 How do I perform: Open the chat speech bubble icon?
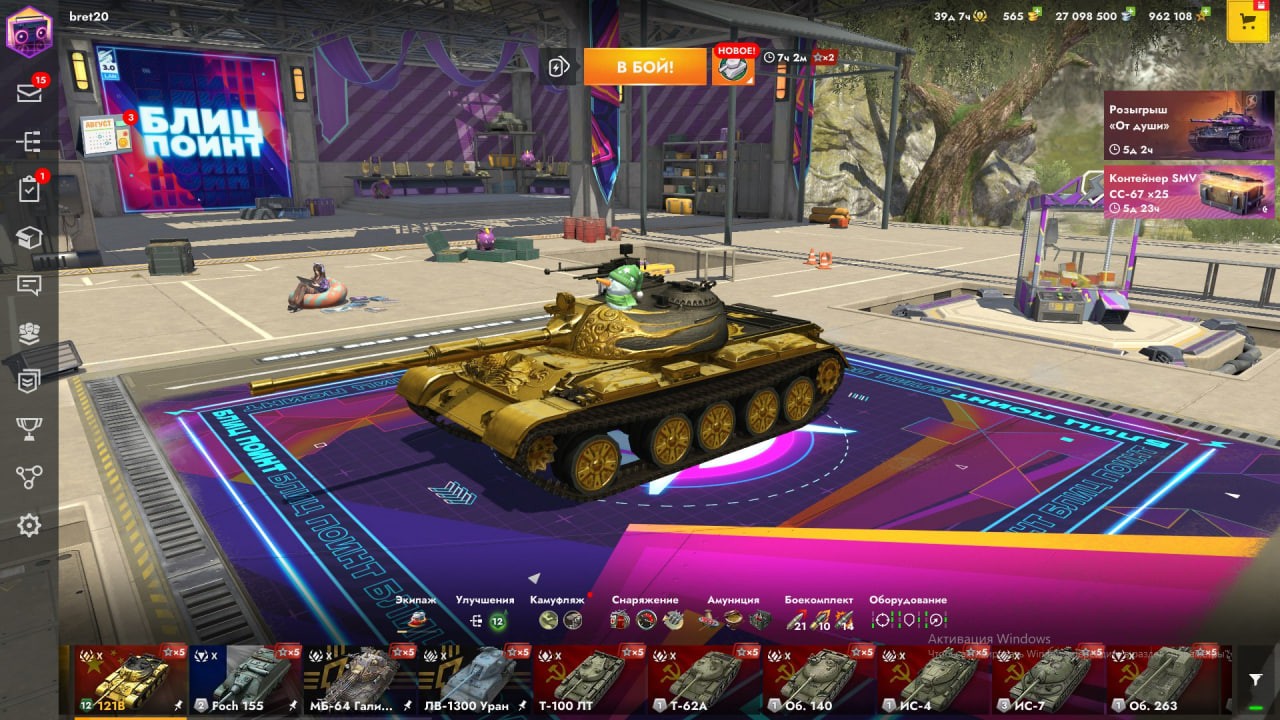pos(29,286)
